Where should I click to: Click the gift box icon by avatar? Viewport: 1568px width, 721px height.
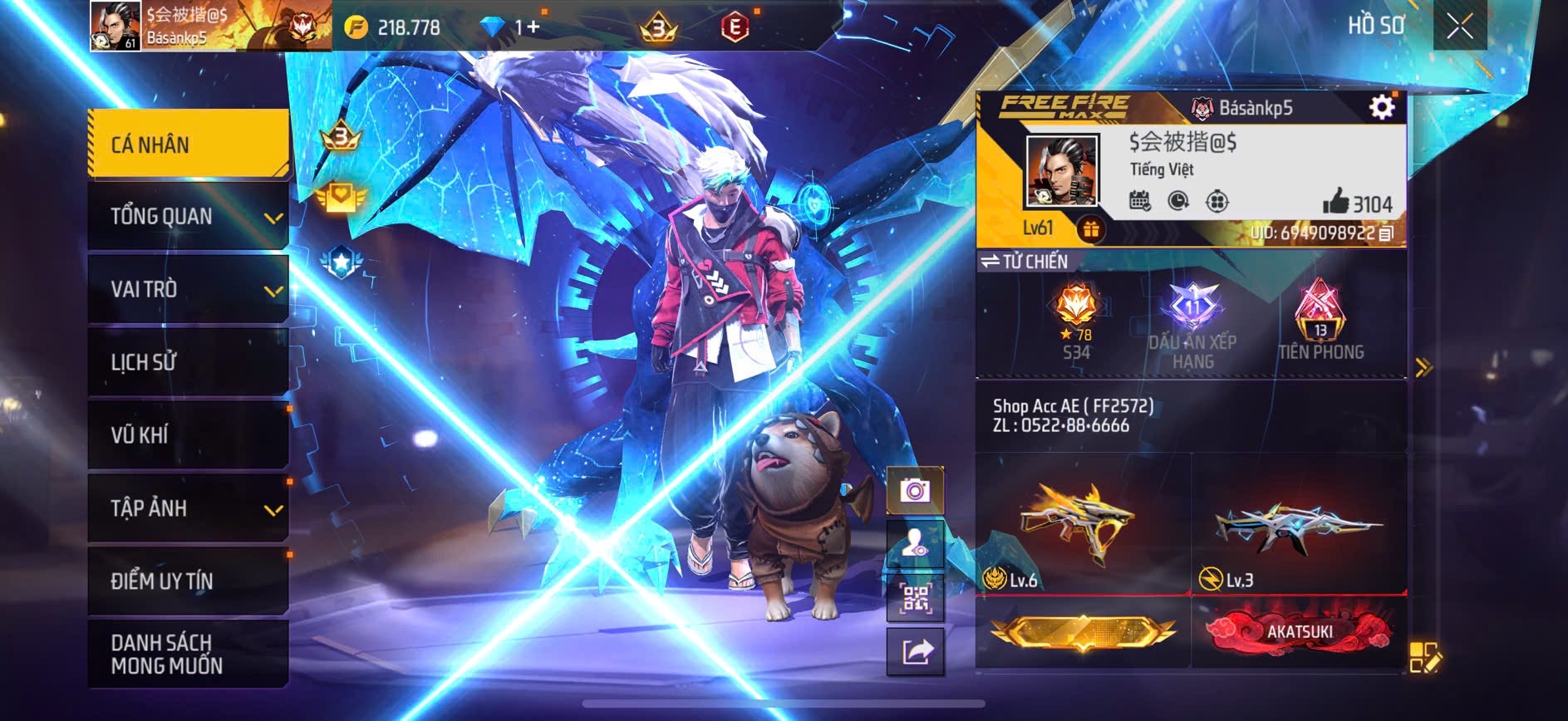click(1091, 229)
